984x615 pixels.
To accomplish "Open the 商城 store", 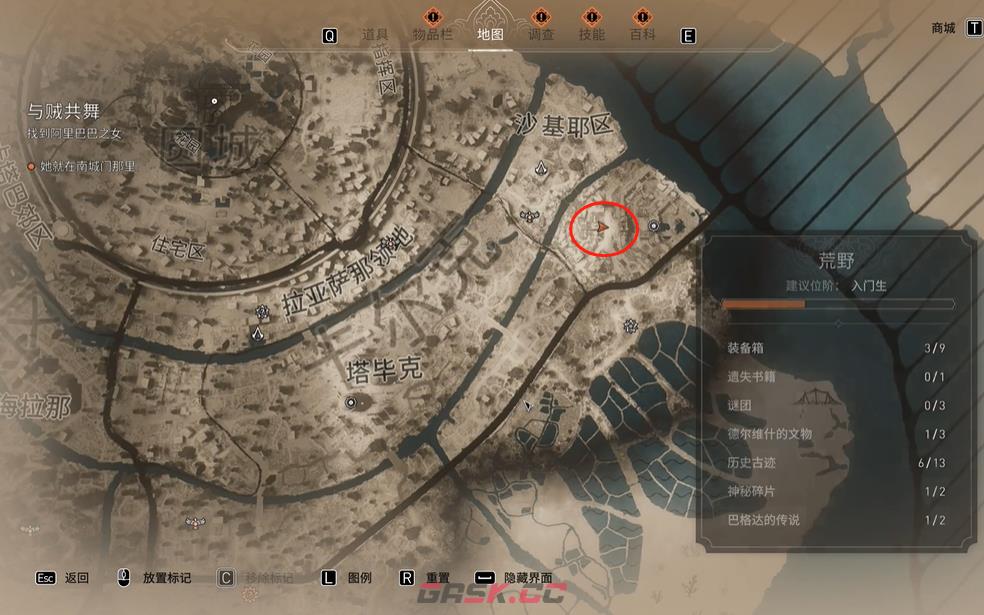I will pos(943,28).
